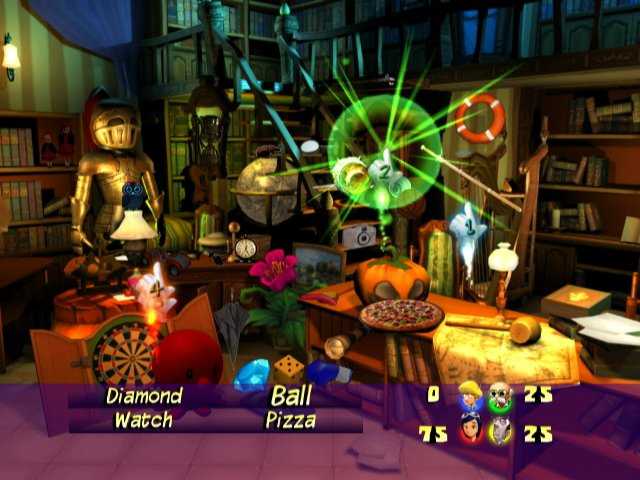Select Diamond in the item list
Screen dimensions: 640x480
pyautogui.click(x=144, y=396)
